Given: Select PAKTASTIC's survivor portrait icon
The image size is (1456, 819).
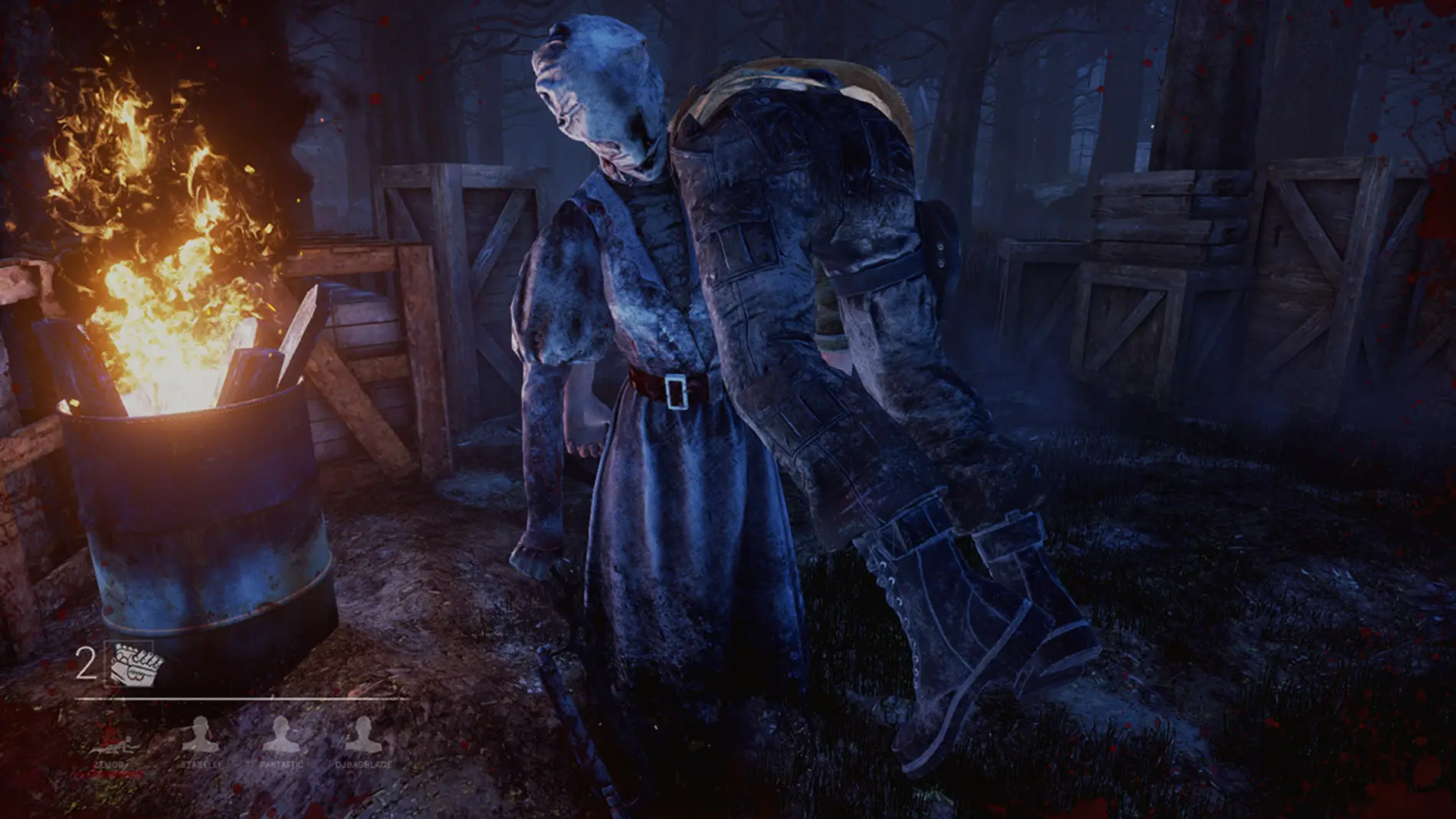Looking at the screenshot, I should (x=280, y=732).
